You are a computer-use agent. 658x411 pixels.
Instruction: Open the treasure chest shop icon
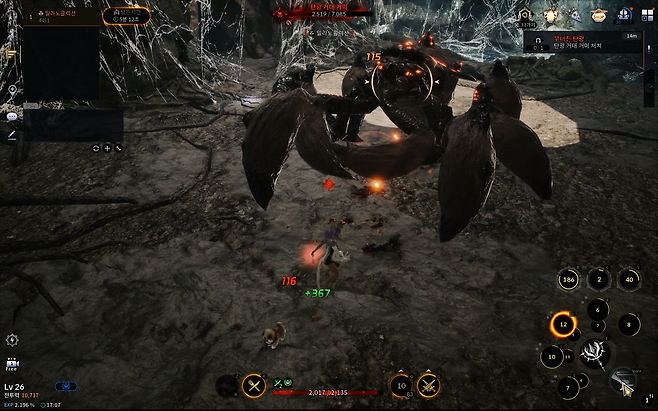click(599, 15)
